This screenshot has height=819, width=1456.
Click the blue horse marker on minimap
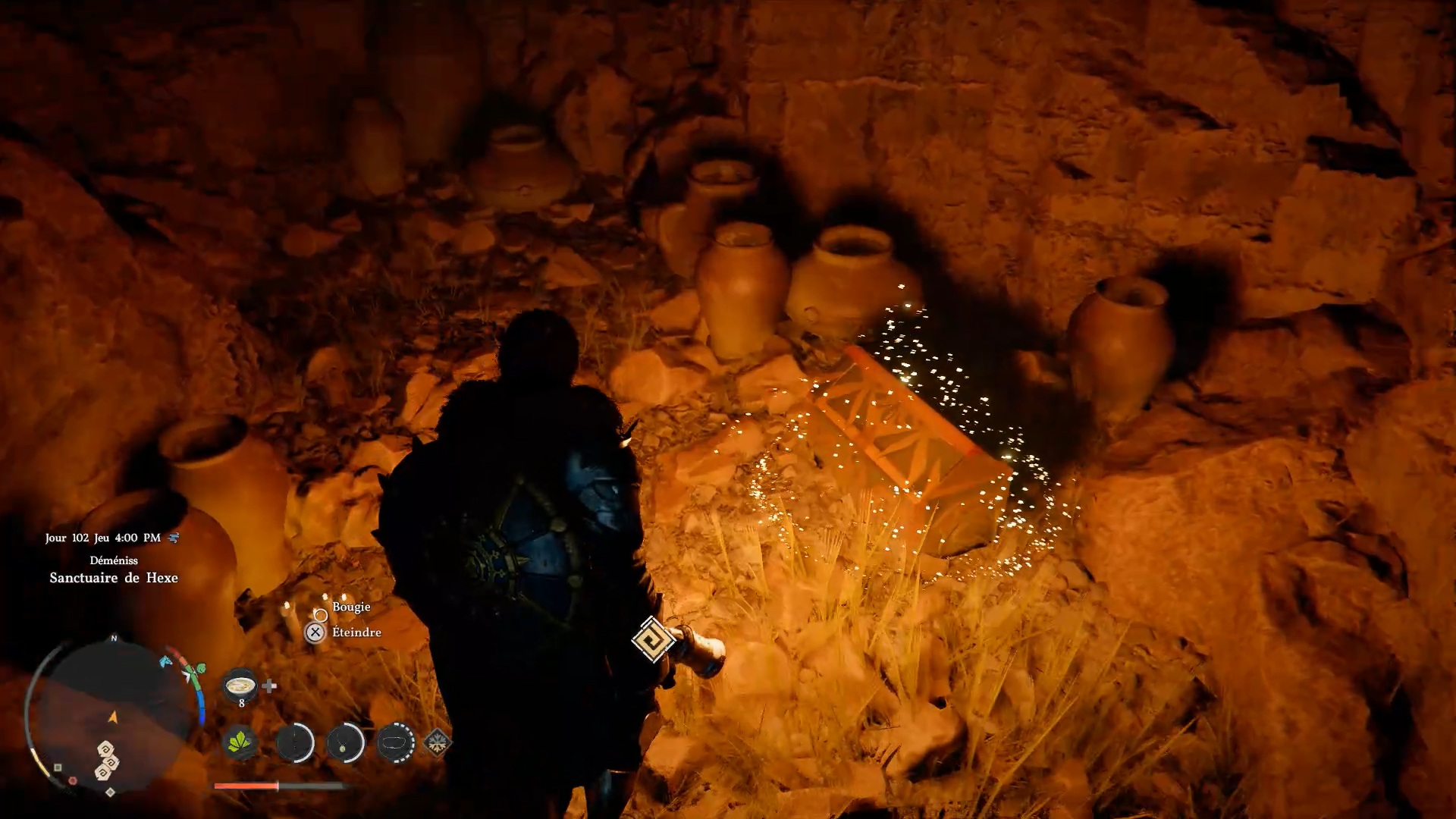pos(165,661)
